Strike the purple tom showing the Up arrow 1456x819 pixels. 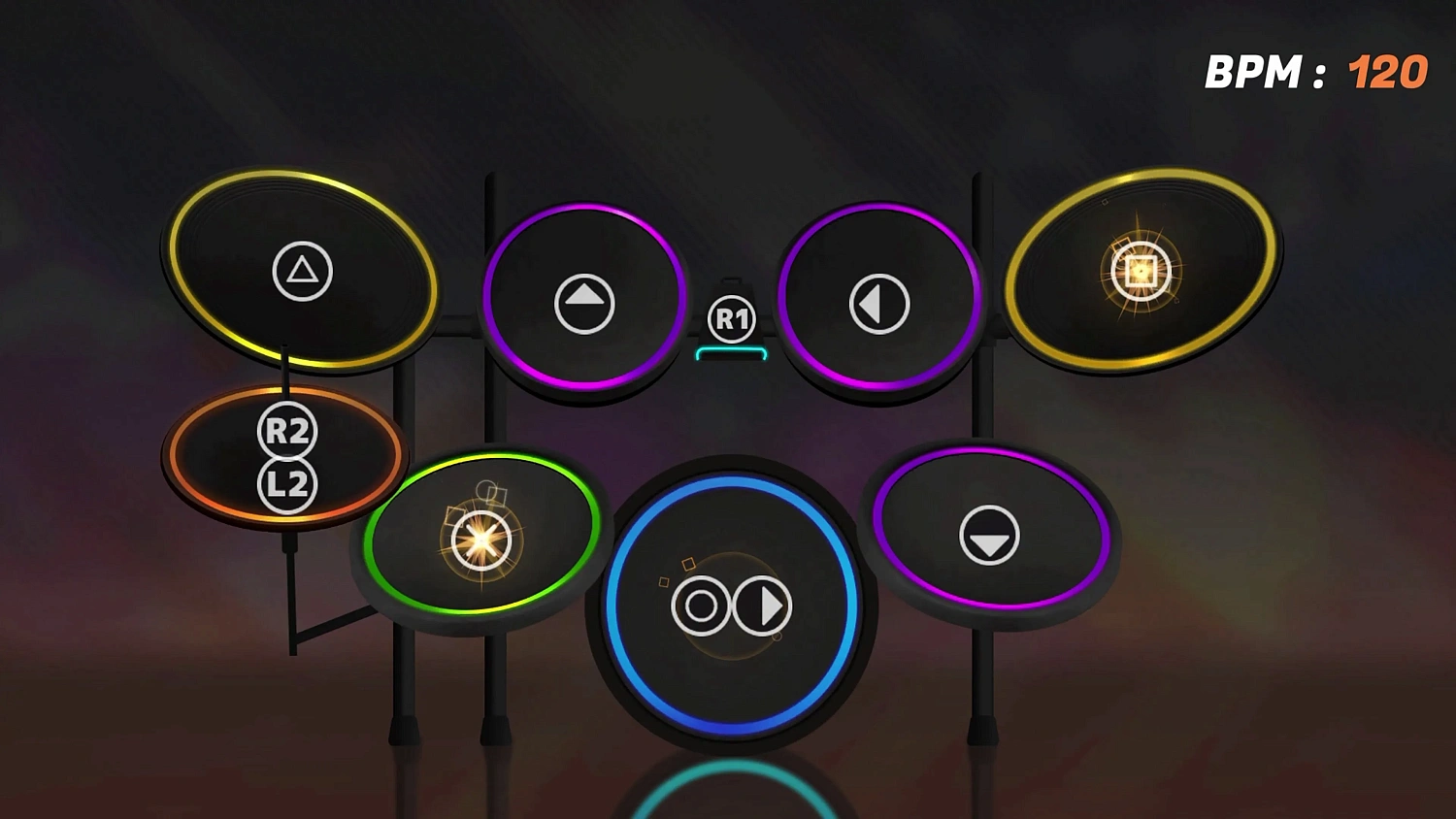click(582, 302)
